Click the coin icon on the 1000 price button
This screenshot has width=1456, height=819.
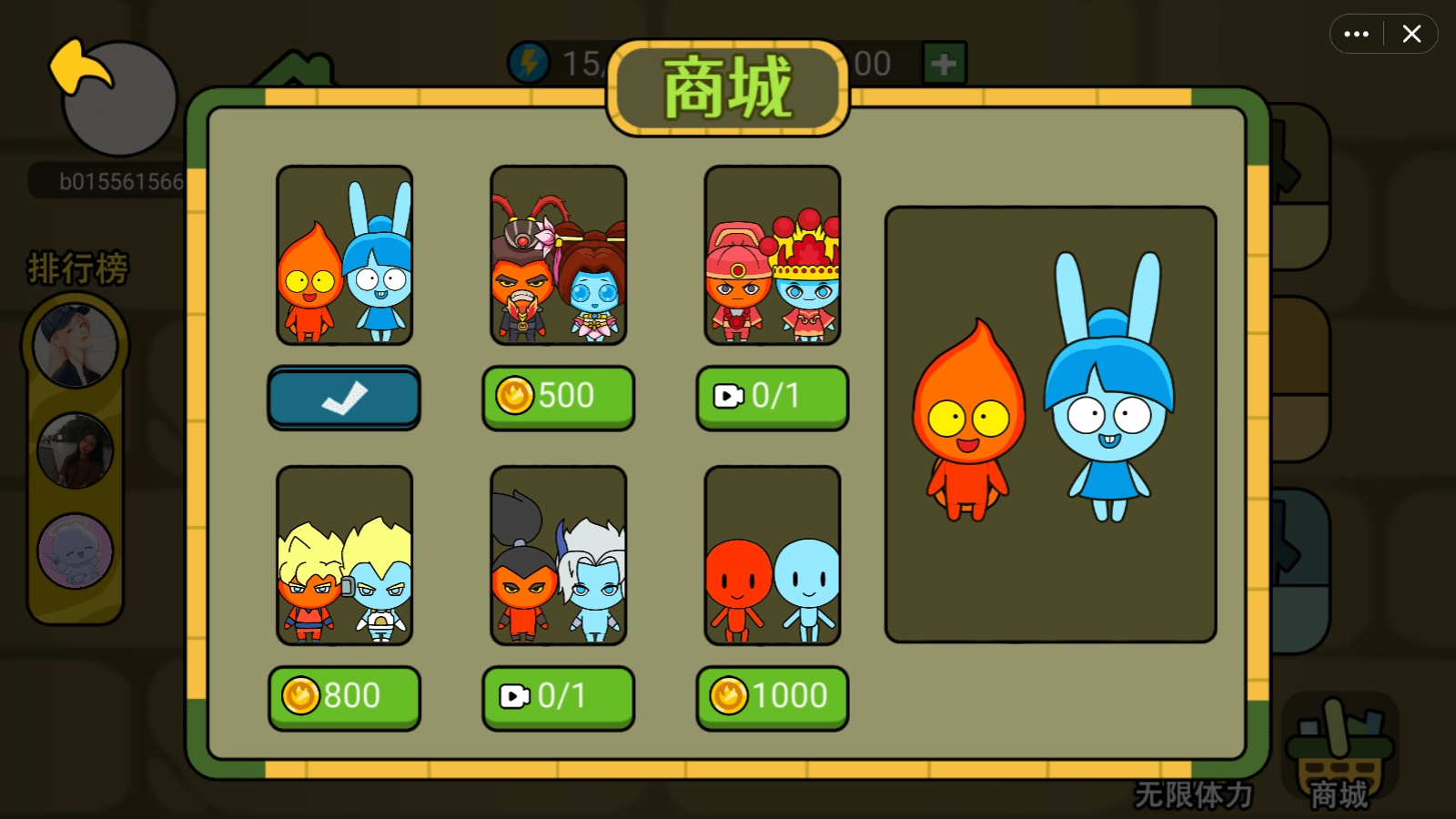pos(730,696)
